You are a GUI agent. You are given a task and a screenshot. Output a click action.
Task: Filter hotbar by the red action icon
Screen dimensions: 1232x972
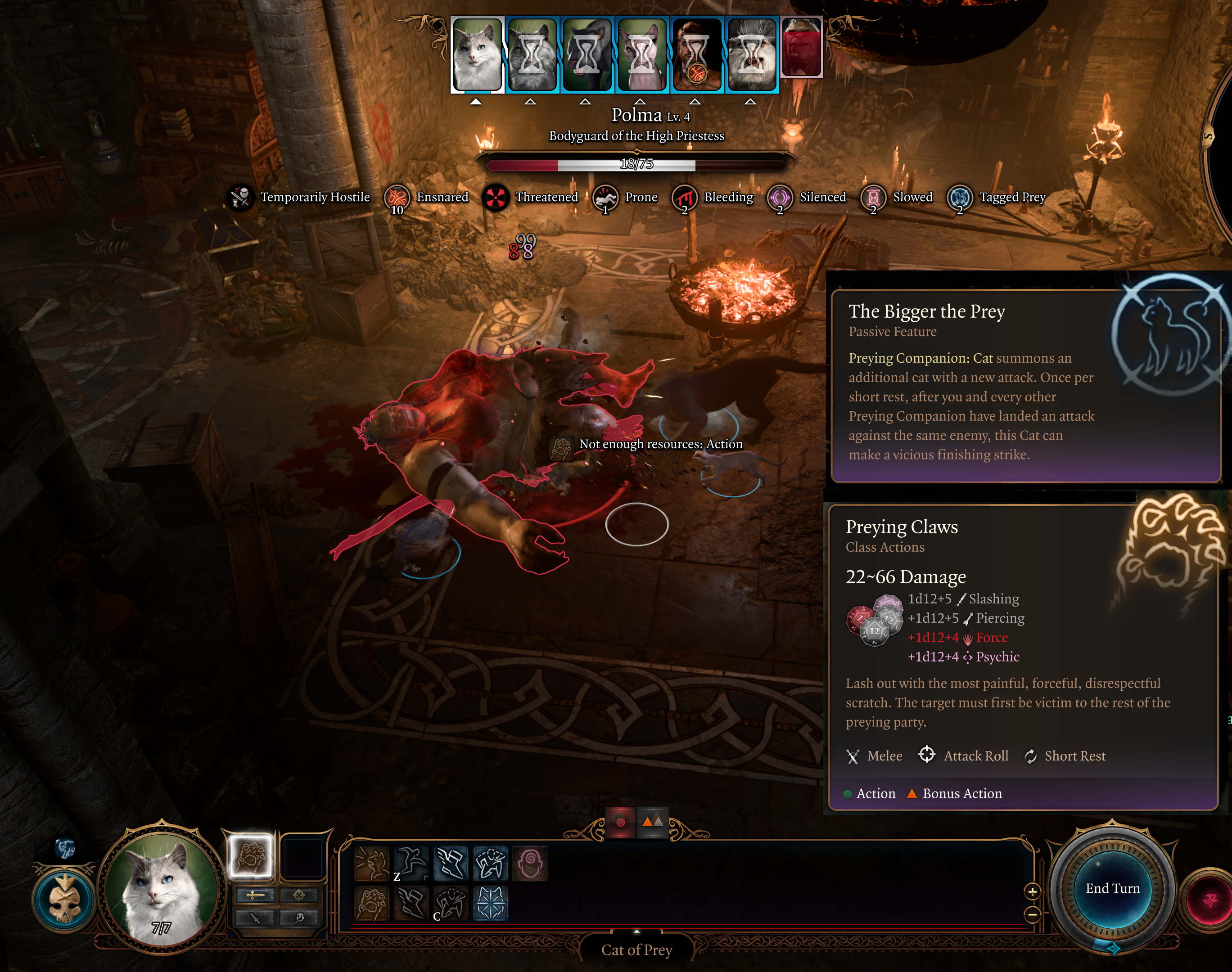tap(621, 822)
